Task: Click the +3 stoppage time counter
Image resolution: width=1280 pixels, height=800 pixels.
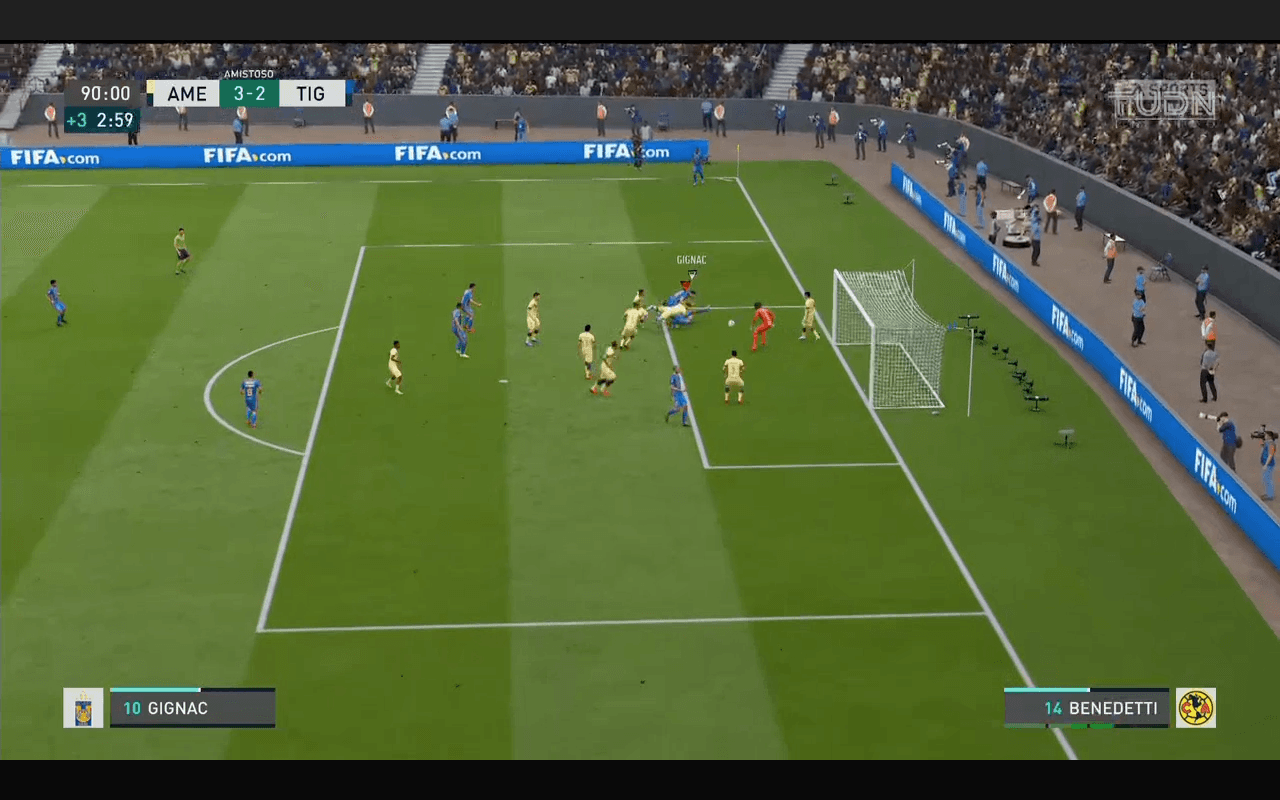Action: point(78,119)
